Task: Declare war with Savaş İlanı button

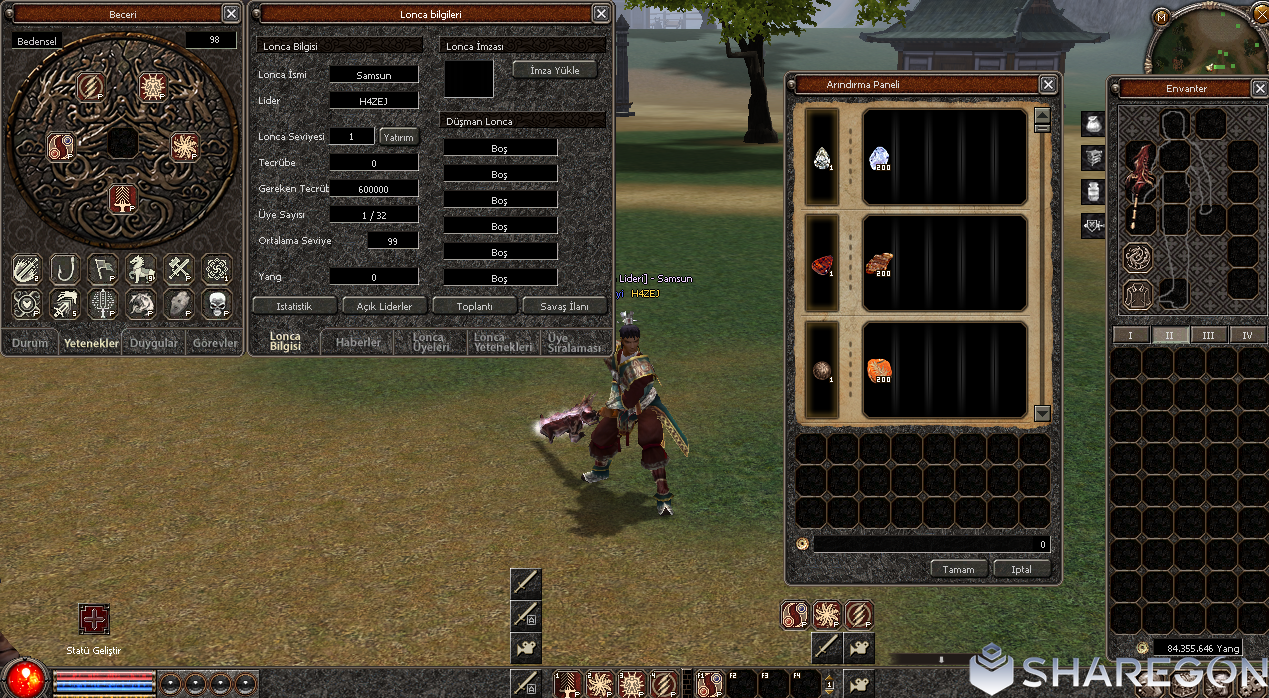Action: click(x=564, y=305)
